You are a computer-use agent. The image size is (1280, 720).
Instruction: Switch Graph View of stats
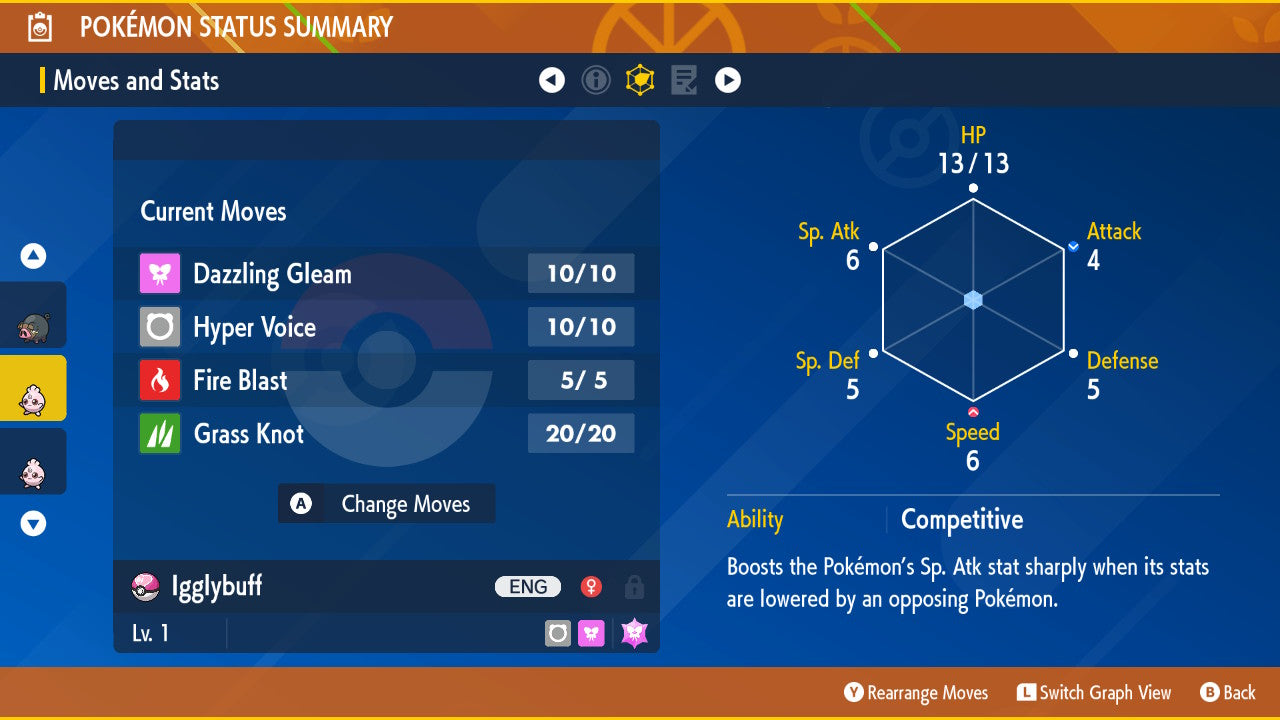[1094, 693]
